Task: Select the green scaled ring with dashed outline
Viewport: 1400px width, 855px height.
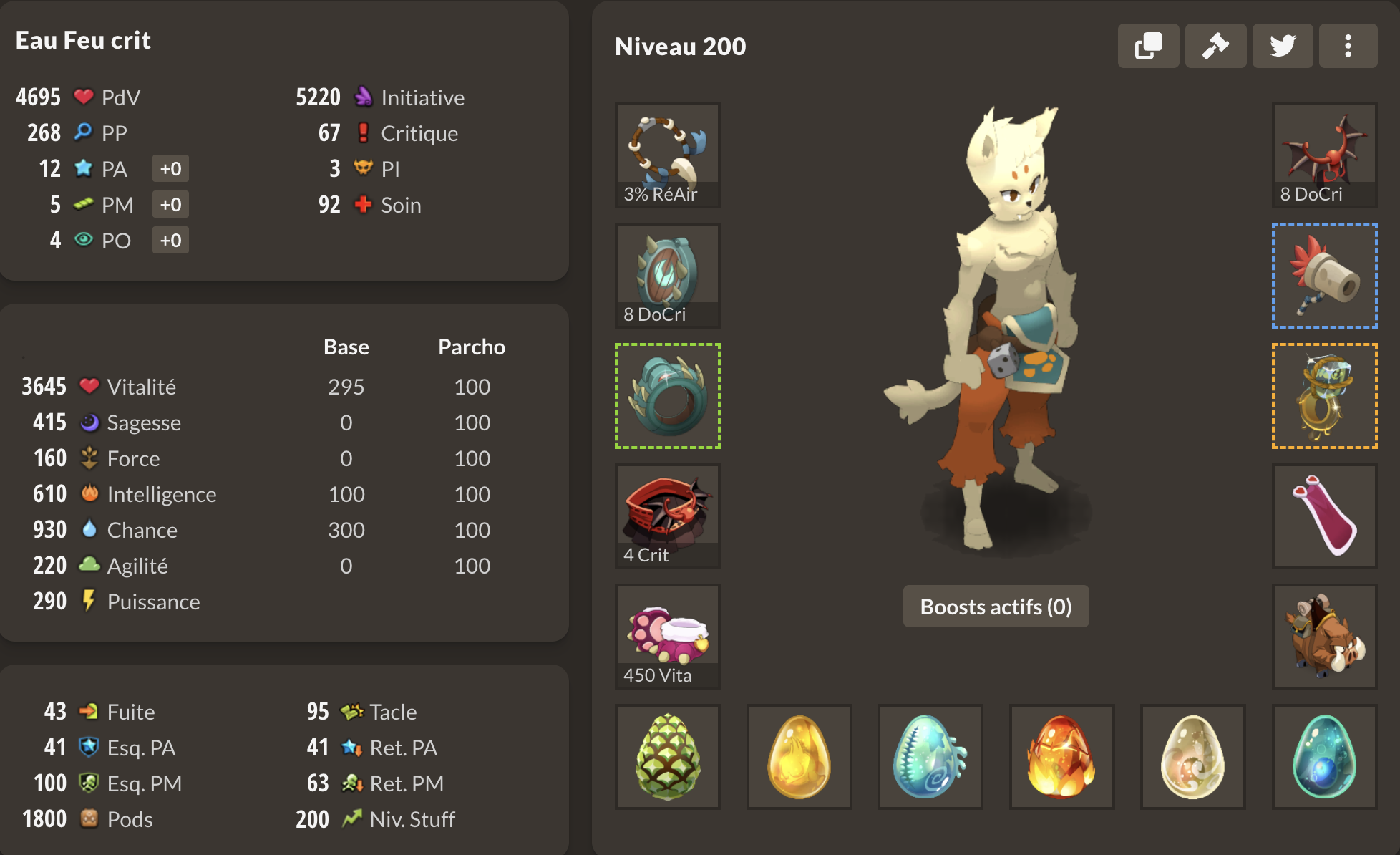Action: pos(667,396)
